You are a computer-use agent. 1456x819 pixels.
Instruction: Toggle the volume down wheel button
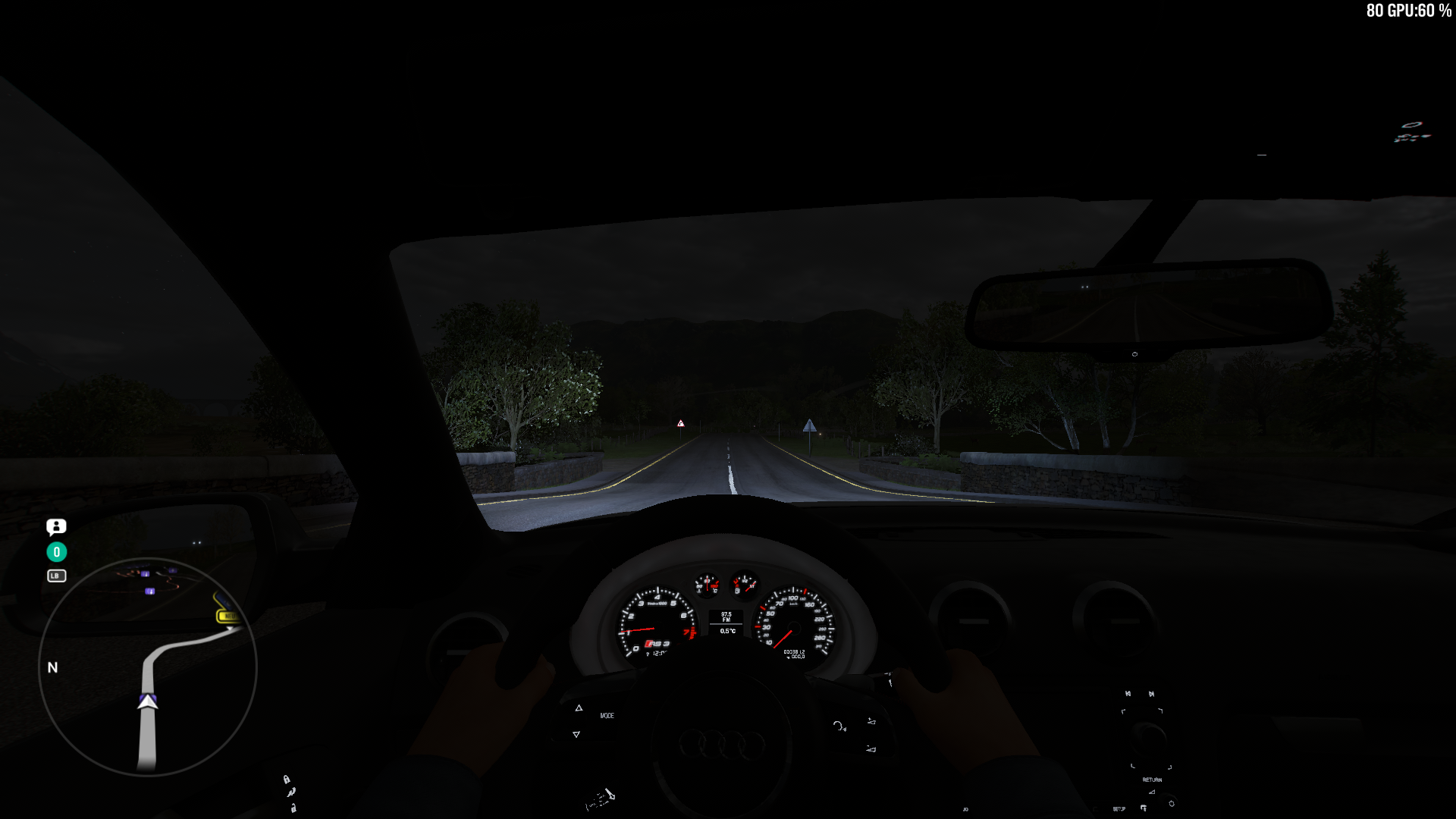pyautogui.click(x=871, y=749)
